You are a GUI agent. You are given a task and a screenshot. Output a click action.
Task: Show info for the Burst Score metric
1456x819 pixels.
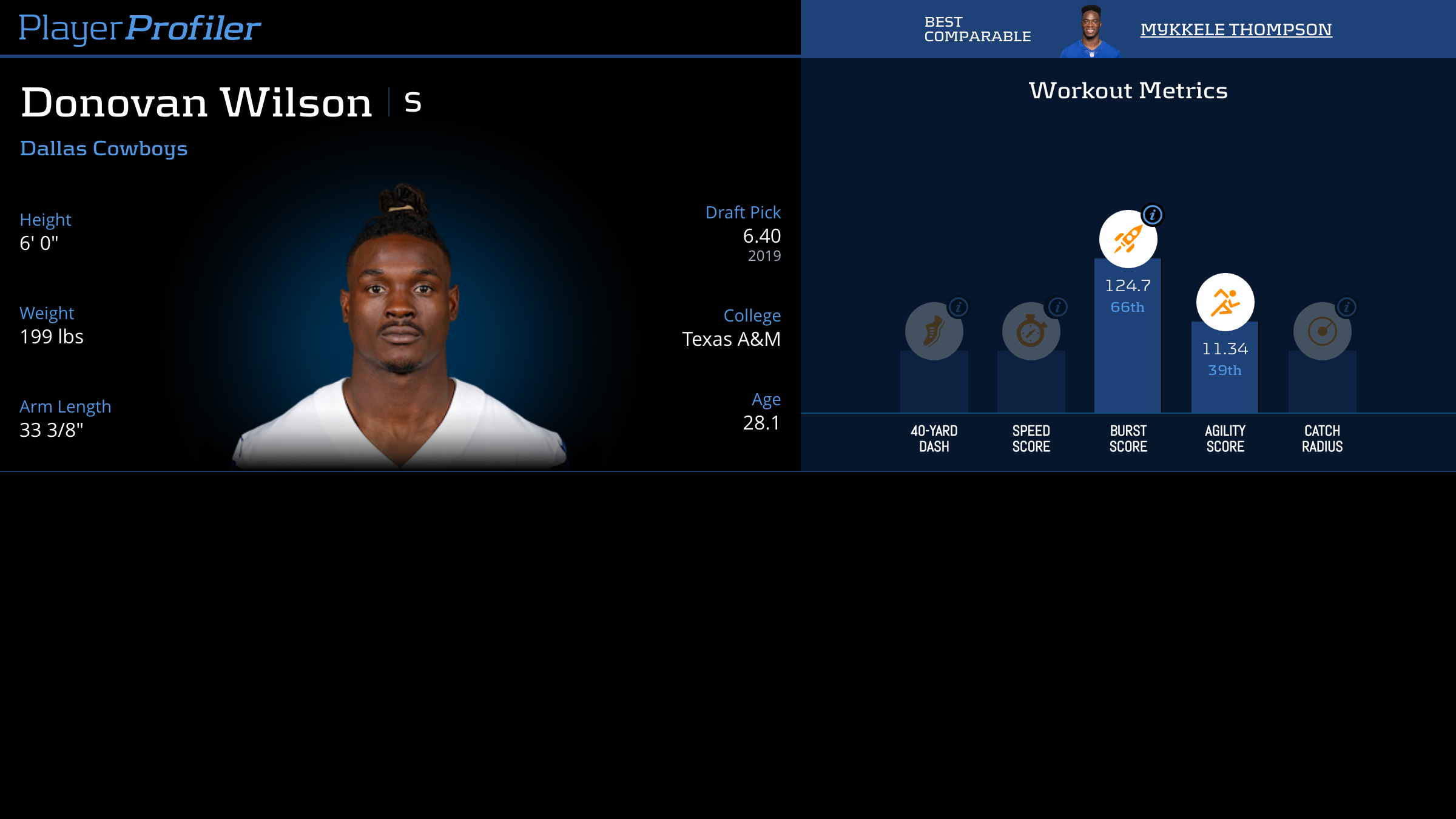pos(1152,215)
